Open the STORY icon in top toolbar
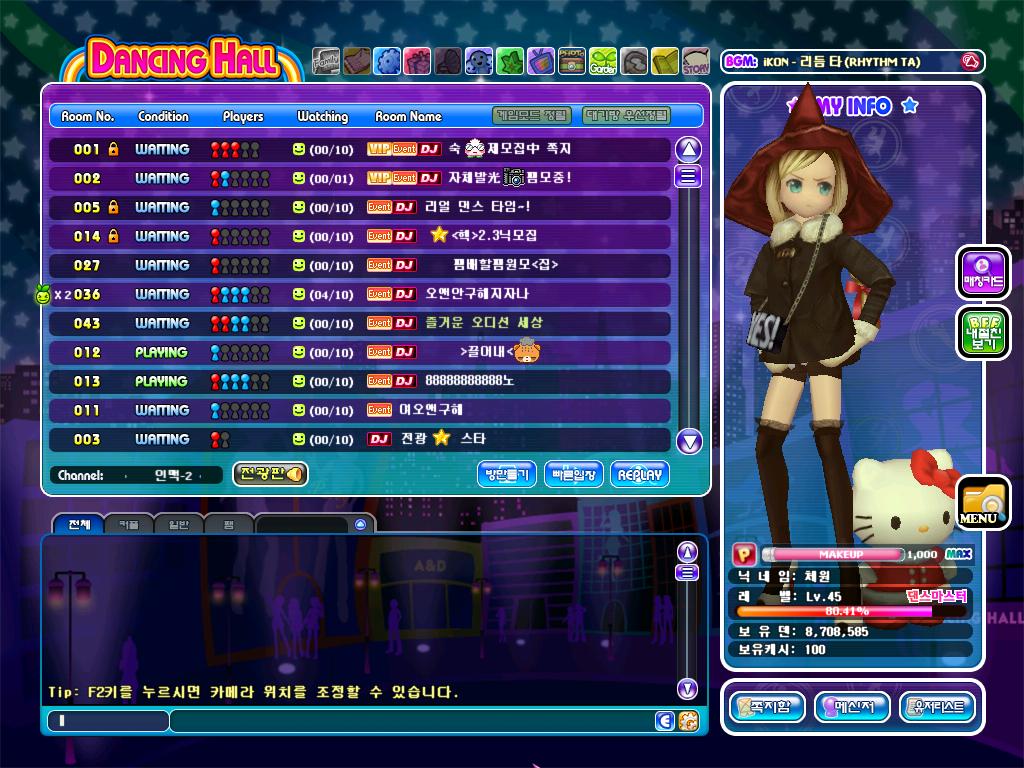The image size is (1024, 768). (x=696, y=62)
